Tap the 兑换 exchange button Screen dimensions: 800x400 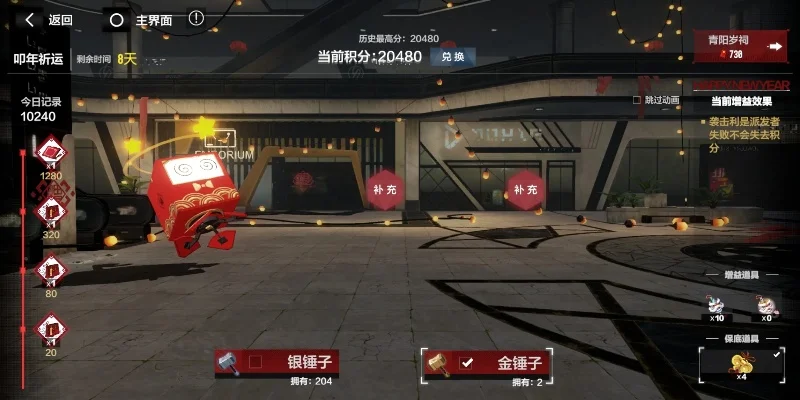(453, 56)
